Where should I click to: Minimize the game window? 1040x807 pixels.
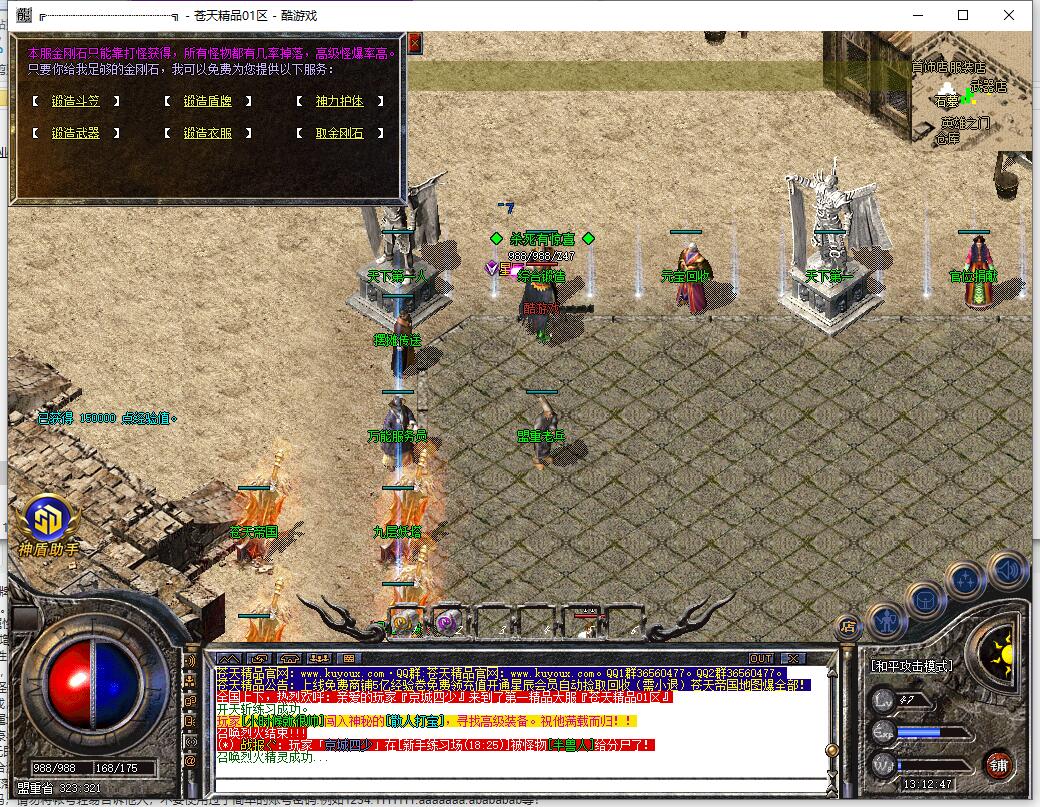917,15
